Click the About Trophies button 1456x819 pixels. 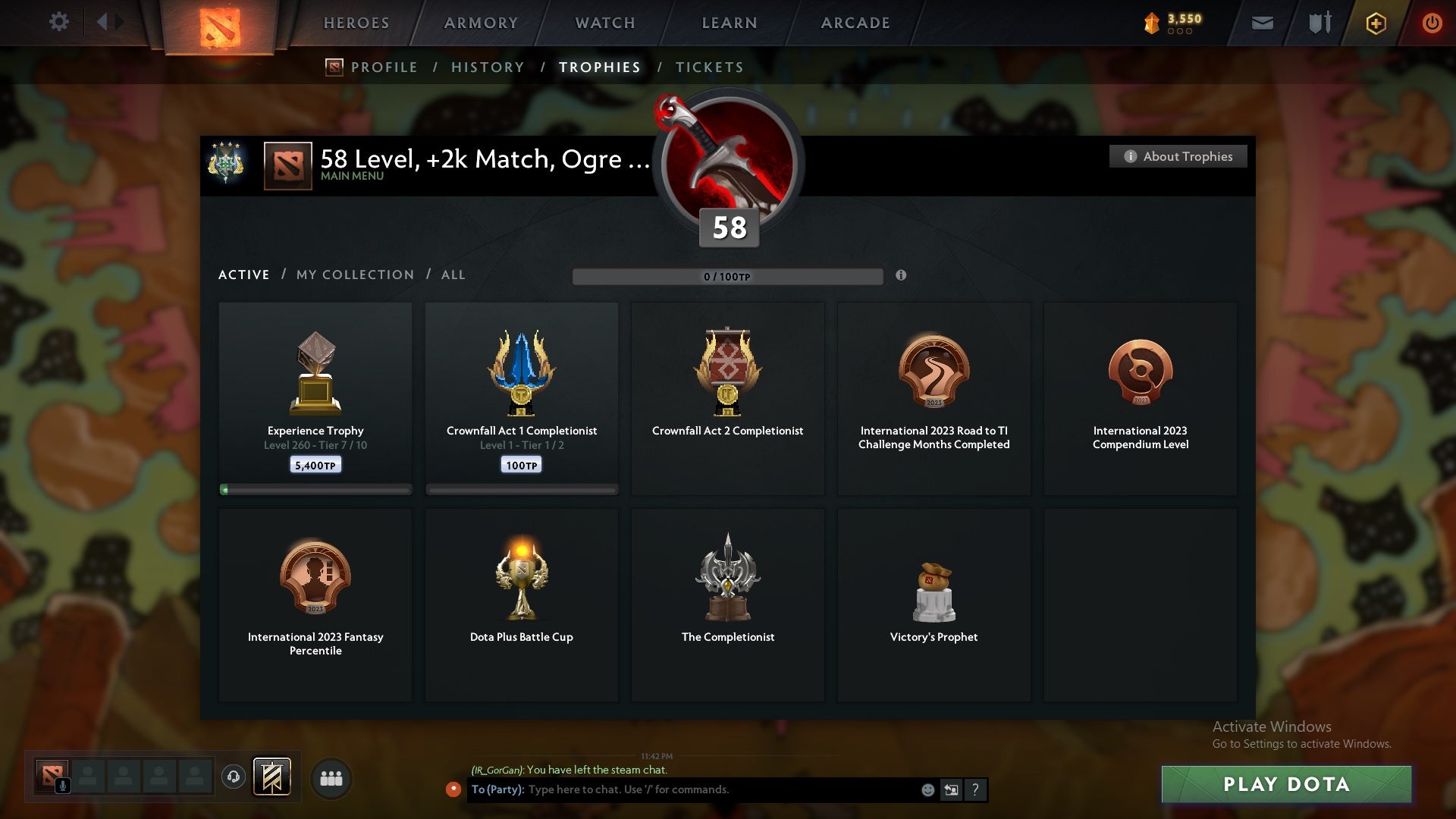[1178, 156]
